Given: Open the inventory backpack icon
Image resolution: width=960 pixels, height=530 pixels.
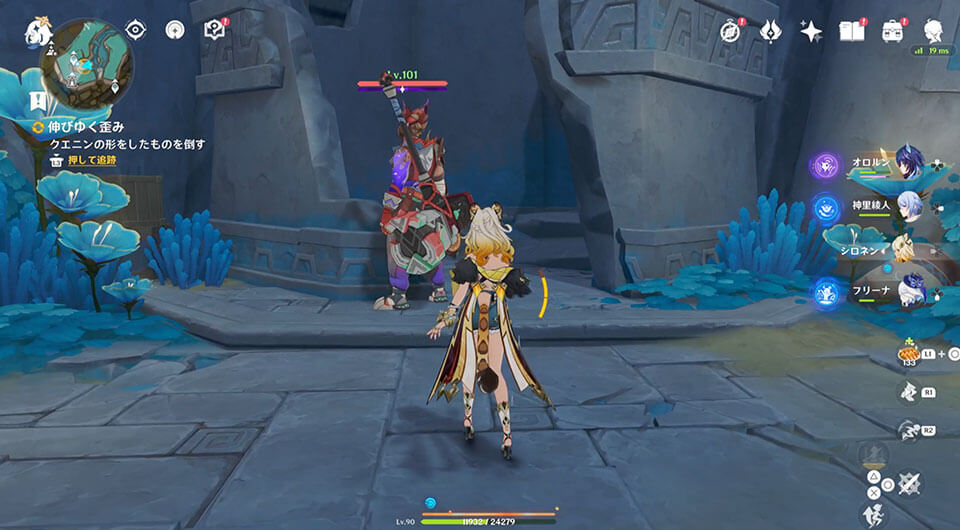Looking at the screenshot, I should tap(892, 31).
